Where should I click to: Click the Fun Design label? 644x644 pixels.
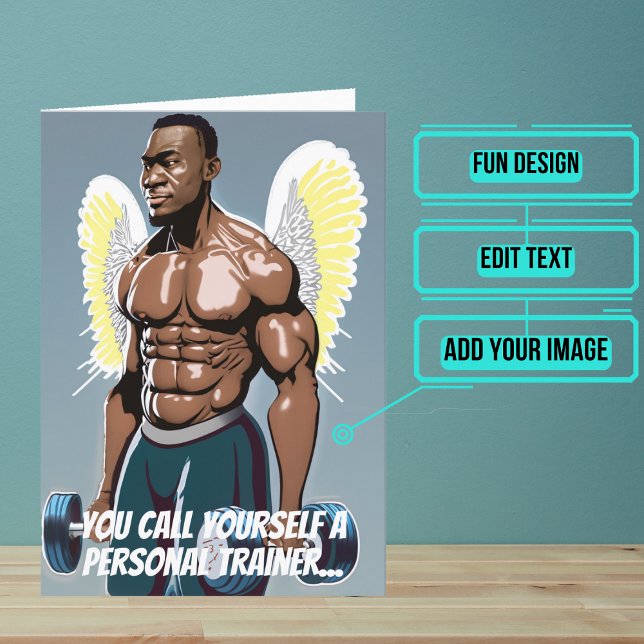(526, 163)
